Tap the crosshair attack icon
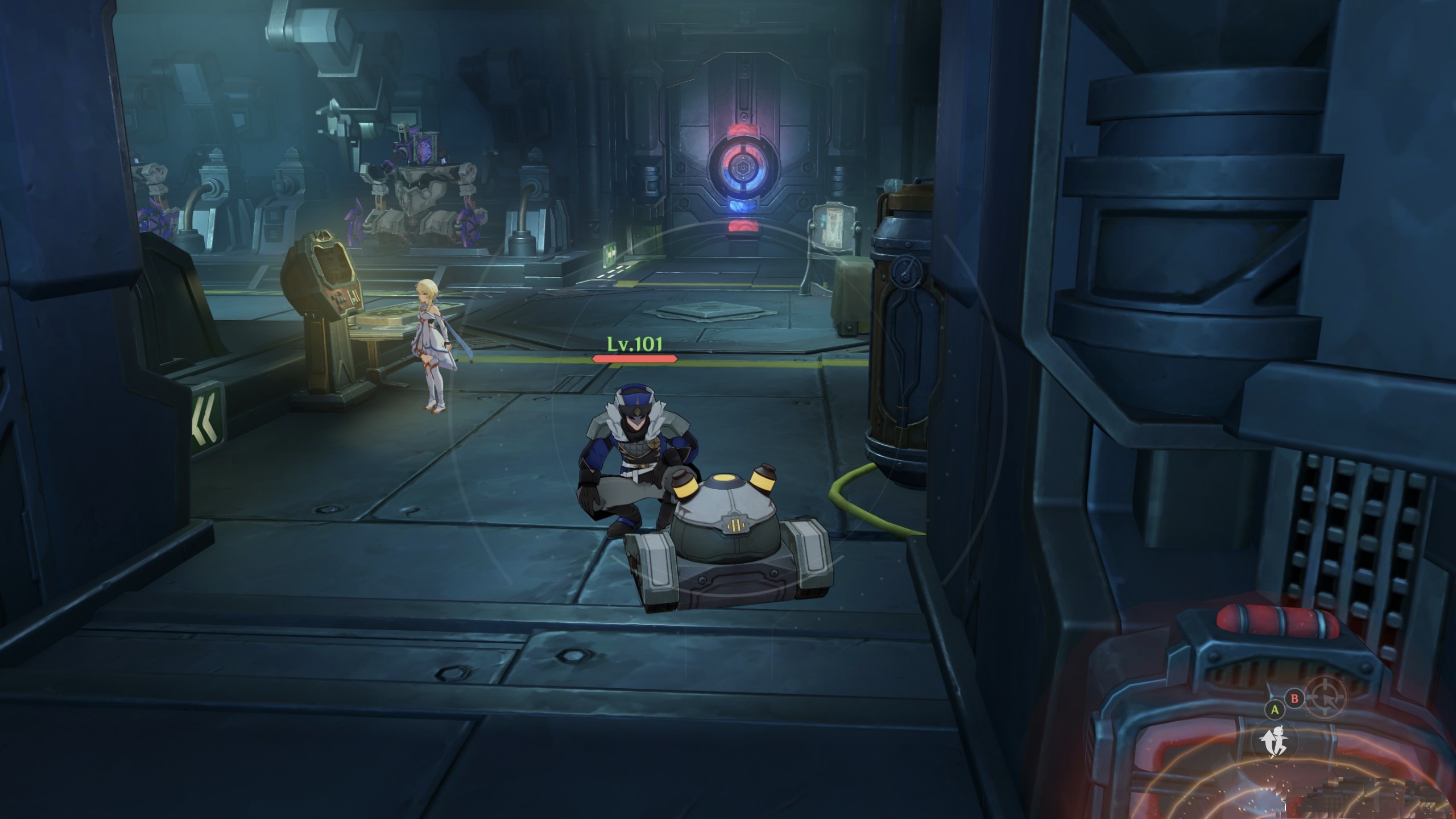This screenshot has width=1456, height=819. tap(1326, 697)
